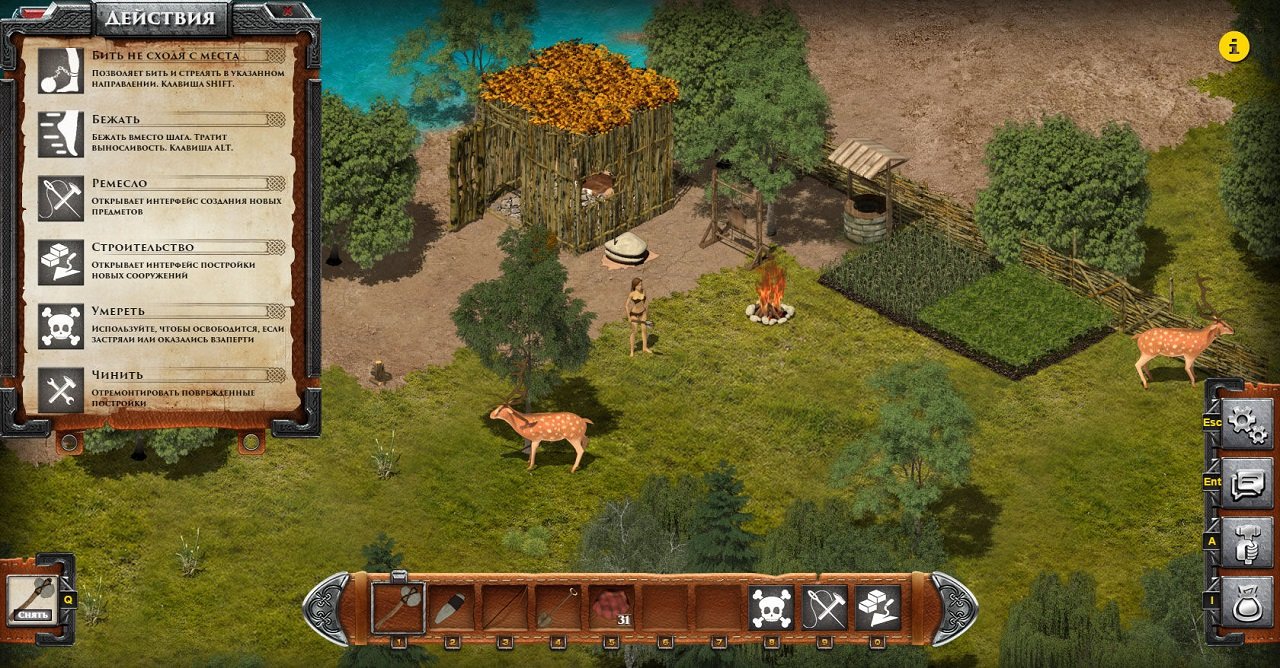This screenshot has height=668, width=1280.
Task: Click the Снять unequip weapon button
Action: pyautogui.click(x=33, y=599)
